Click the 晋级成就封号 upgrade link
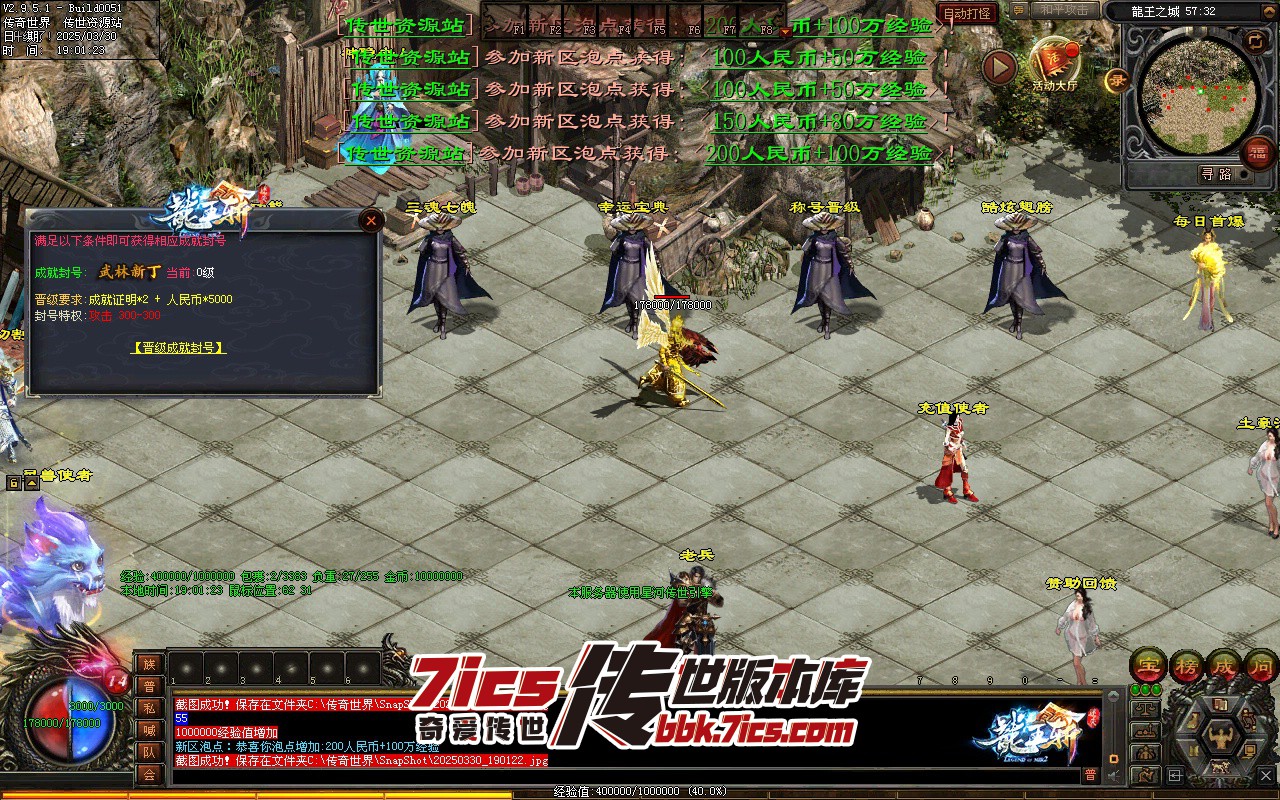Image resolution: width=1280 pixels, height=800 pixels. coord(178,348)
